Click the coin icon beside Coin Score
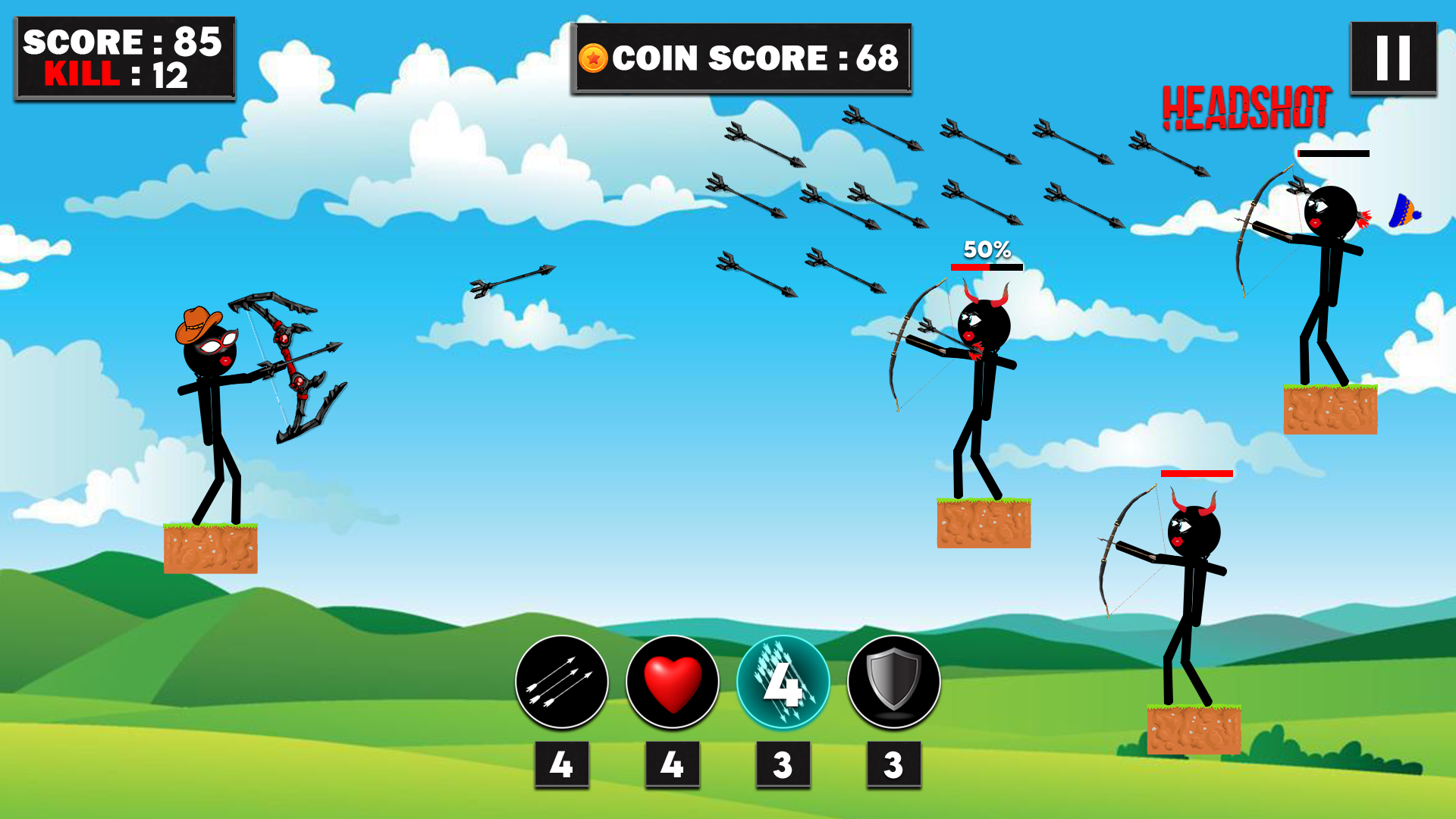Screen dimensions: 1456x819 pos(594,58)
